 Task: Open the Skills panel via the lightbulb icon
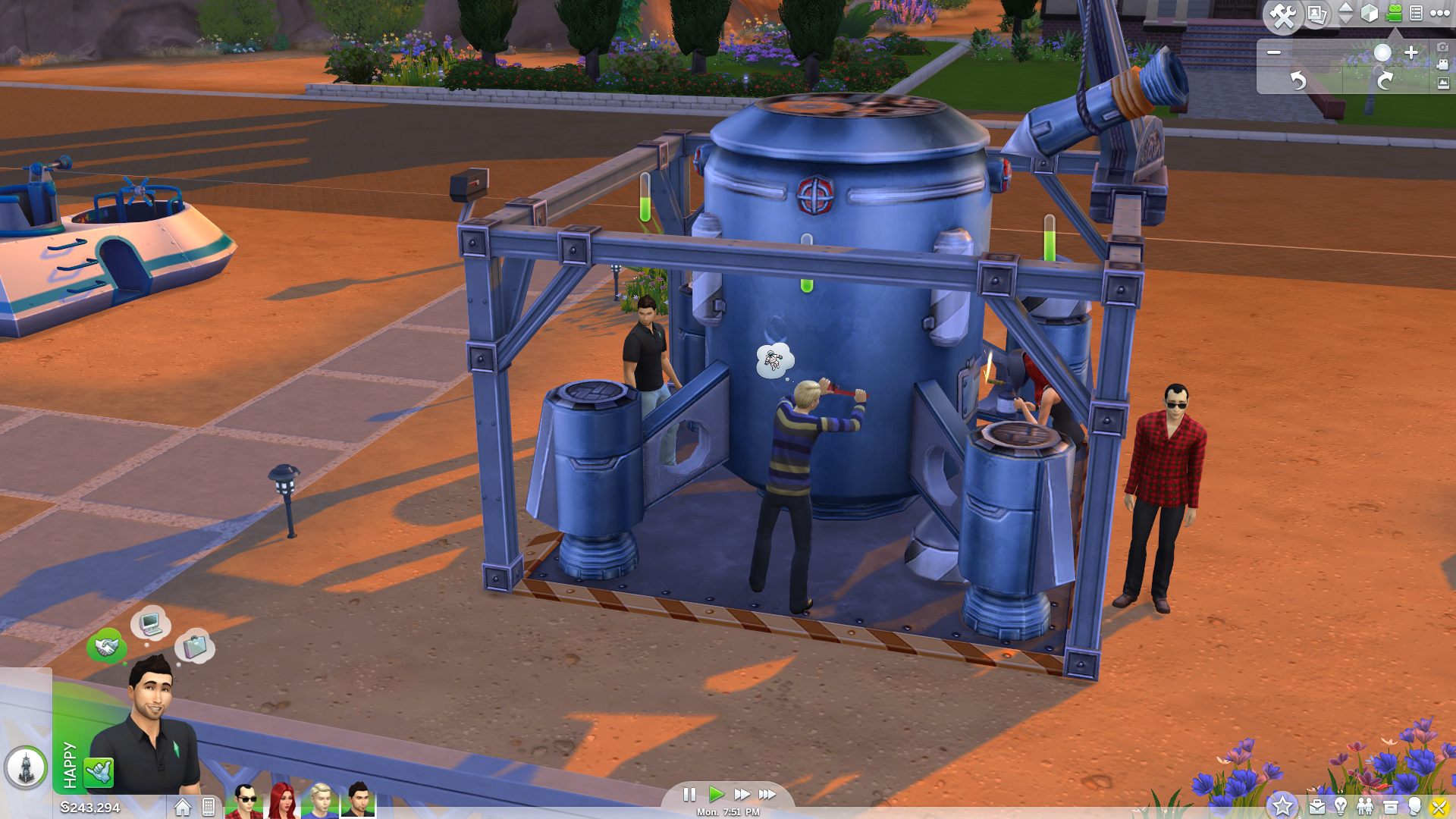(x=1341, y=806)
